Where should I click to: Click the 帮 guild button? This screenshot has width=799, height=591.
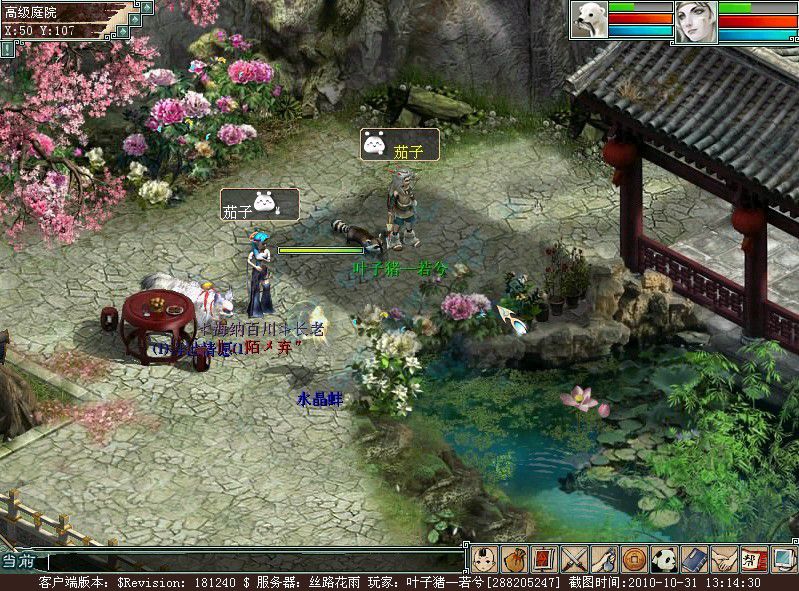tap(754, 559)
